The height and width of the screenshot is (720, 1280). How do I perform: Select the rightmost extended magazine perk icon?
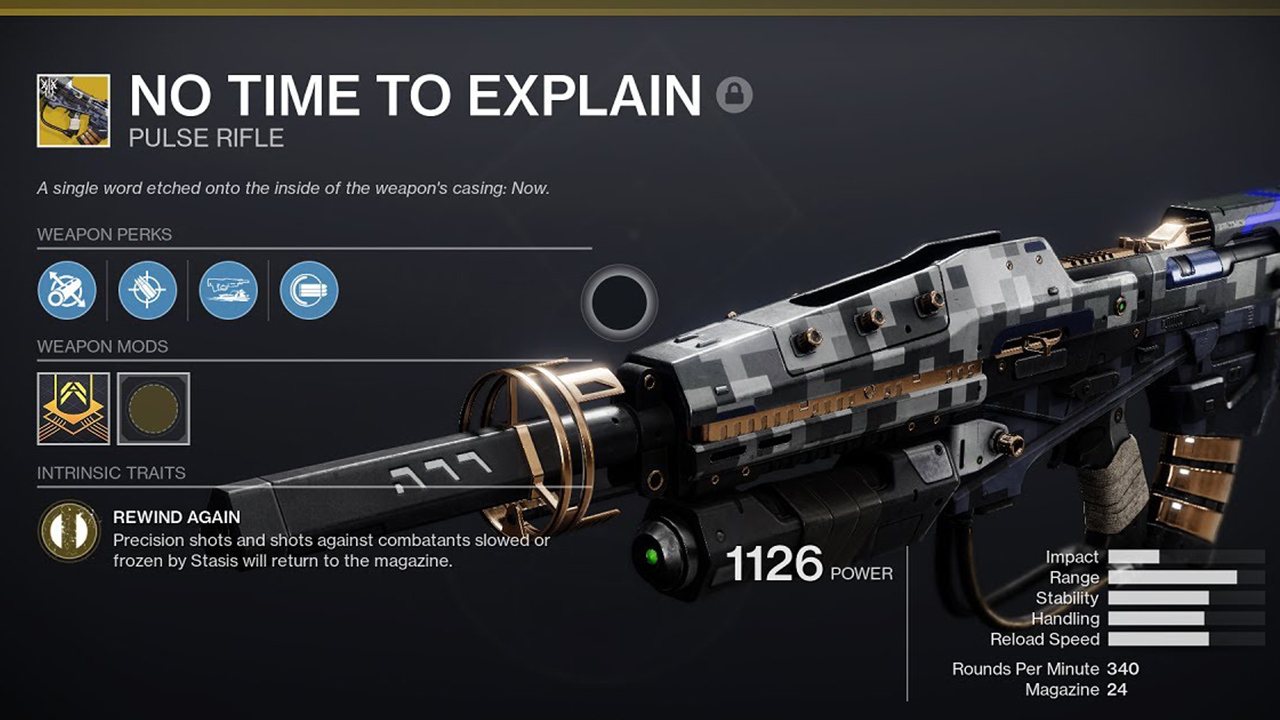[x=309, y=291]
